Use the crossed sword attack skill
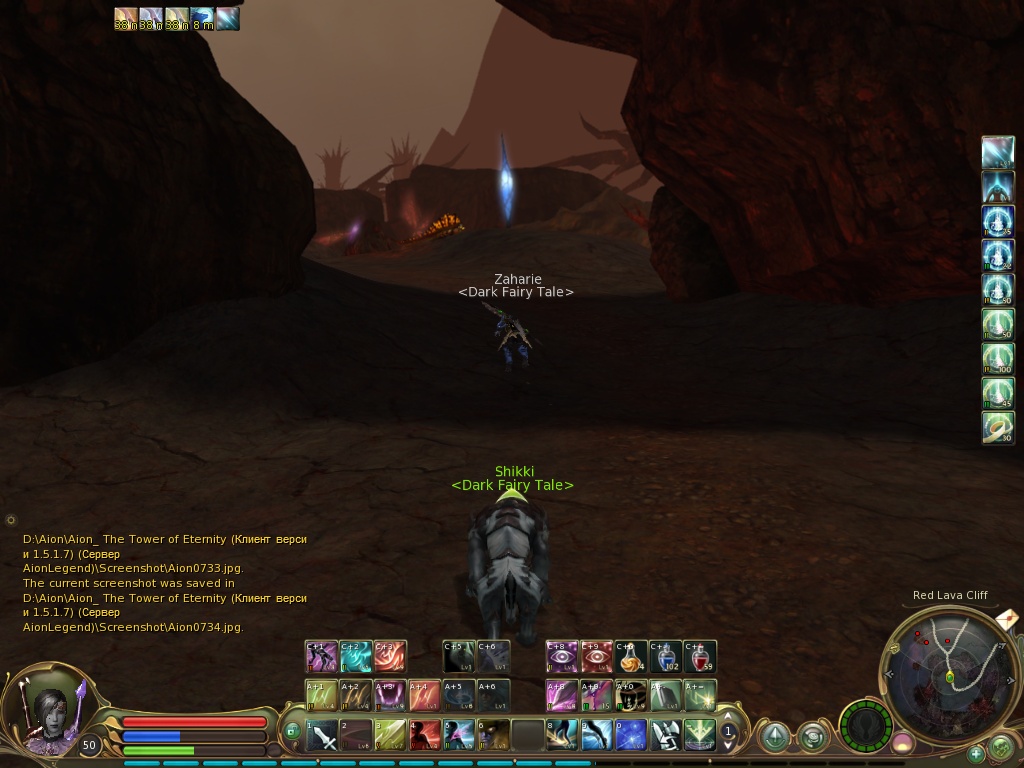 click(322, 736)
